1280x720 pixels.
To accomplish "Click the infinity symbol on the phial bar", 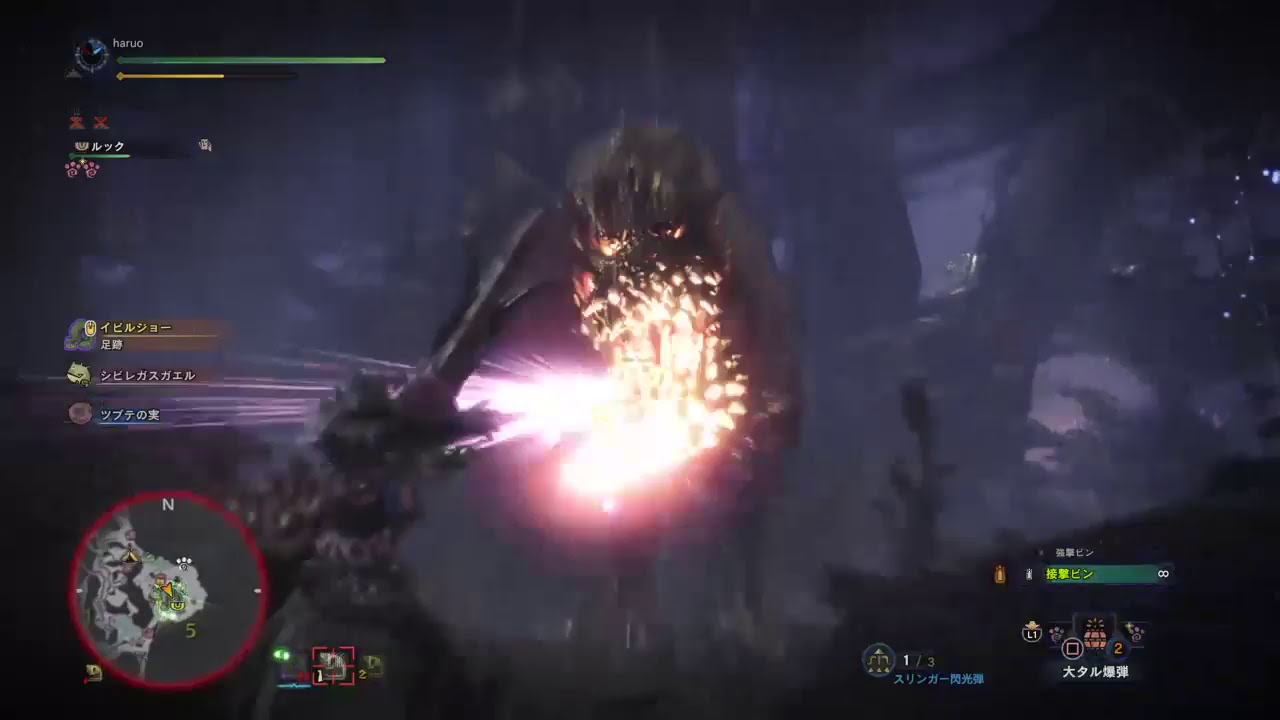I will (x=1162, y=574).
